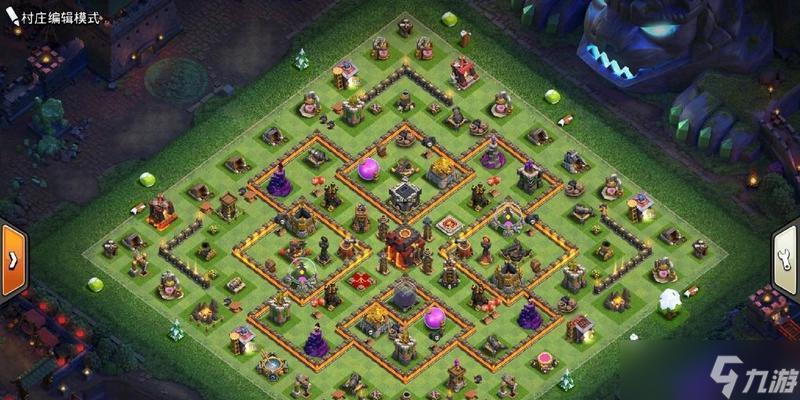
Task: Open the wrench tools panel on right edge
Action: 786,260
